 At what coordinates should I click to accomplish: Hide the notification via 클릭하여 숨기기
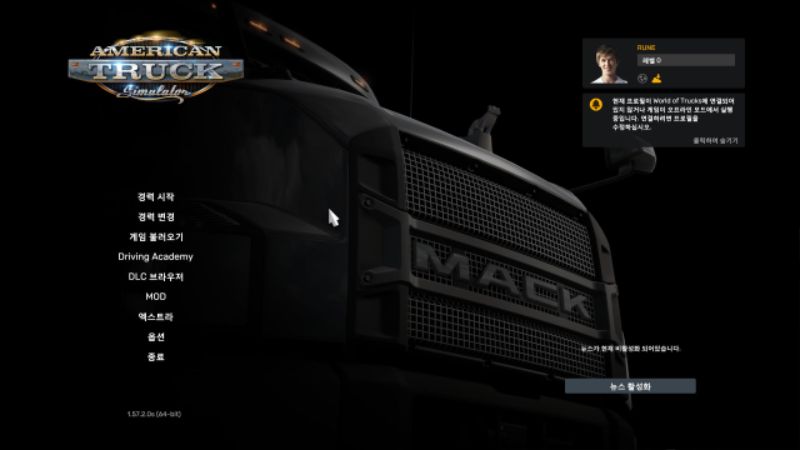pyautogui.click(x=715, y=141)
